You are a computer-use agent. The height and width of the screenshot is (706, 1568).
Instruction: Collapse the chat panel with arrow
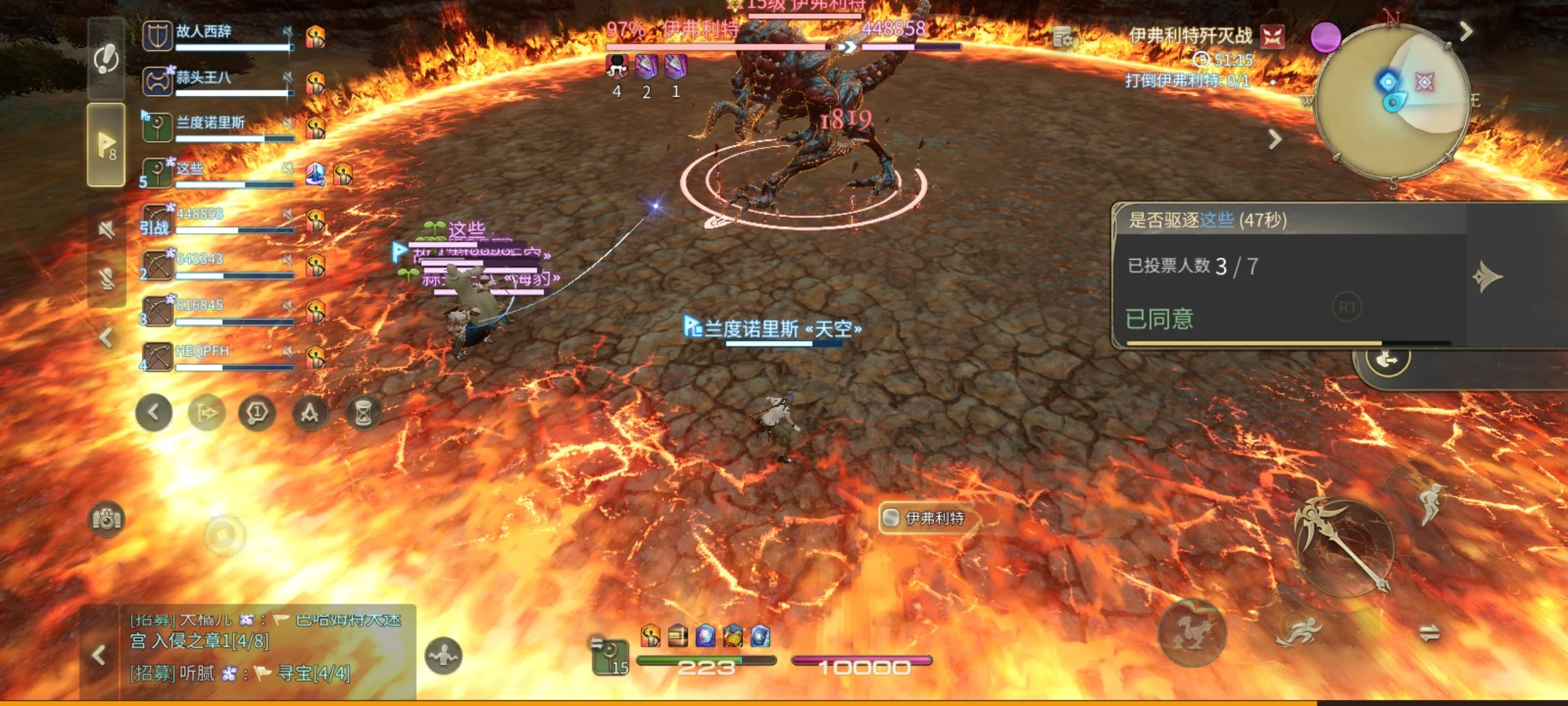pos(99,655)
